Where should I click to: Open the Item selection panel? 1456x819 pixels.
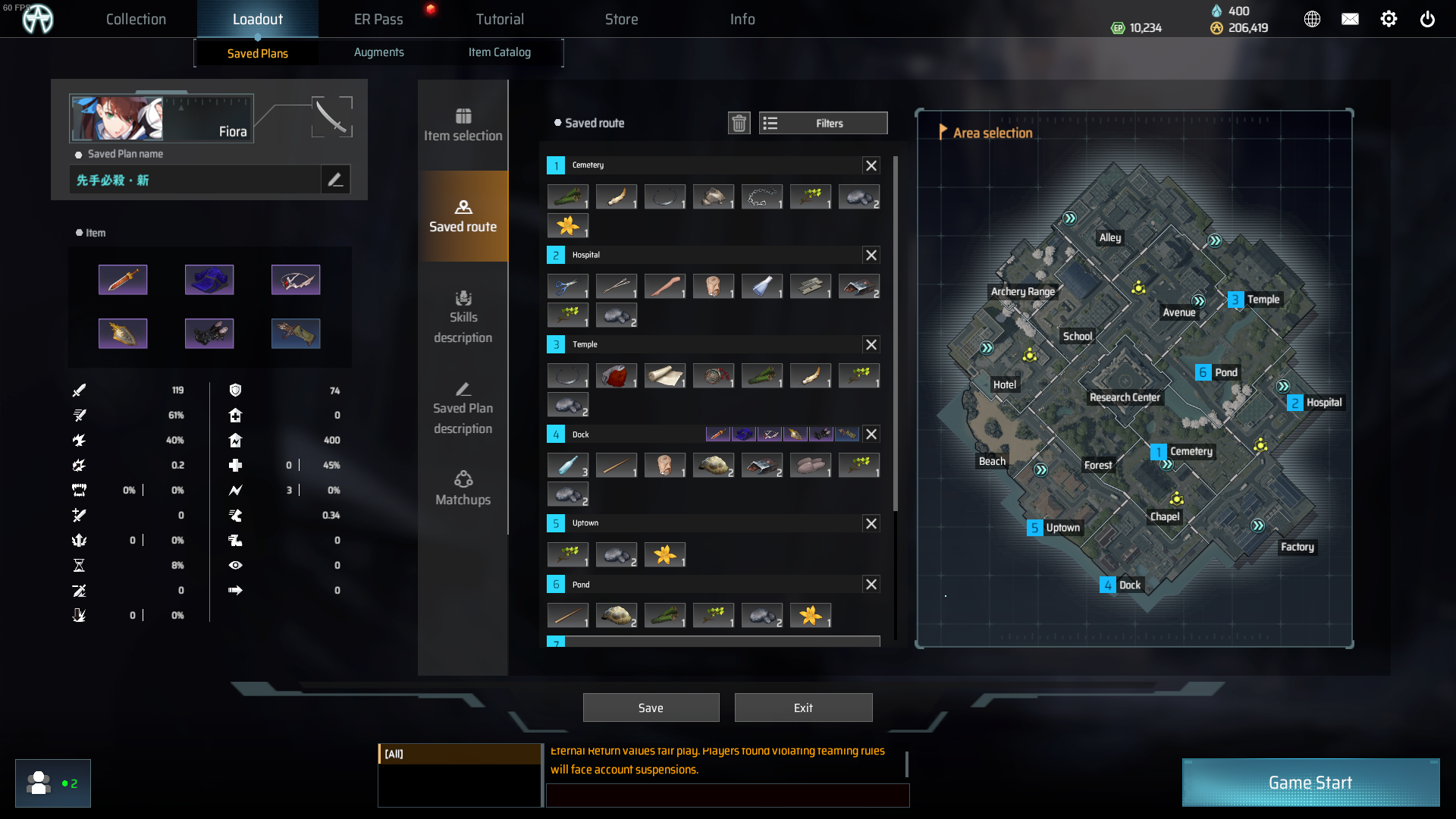pyautogui.click(x=463, y=125)
